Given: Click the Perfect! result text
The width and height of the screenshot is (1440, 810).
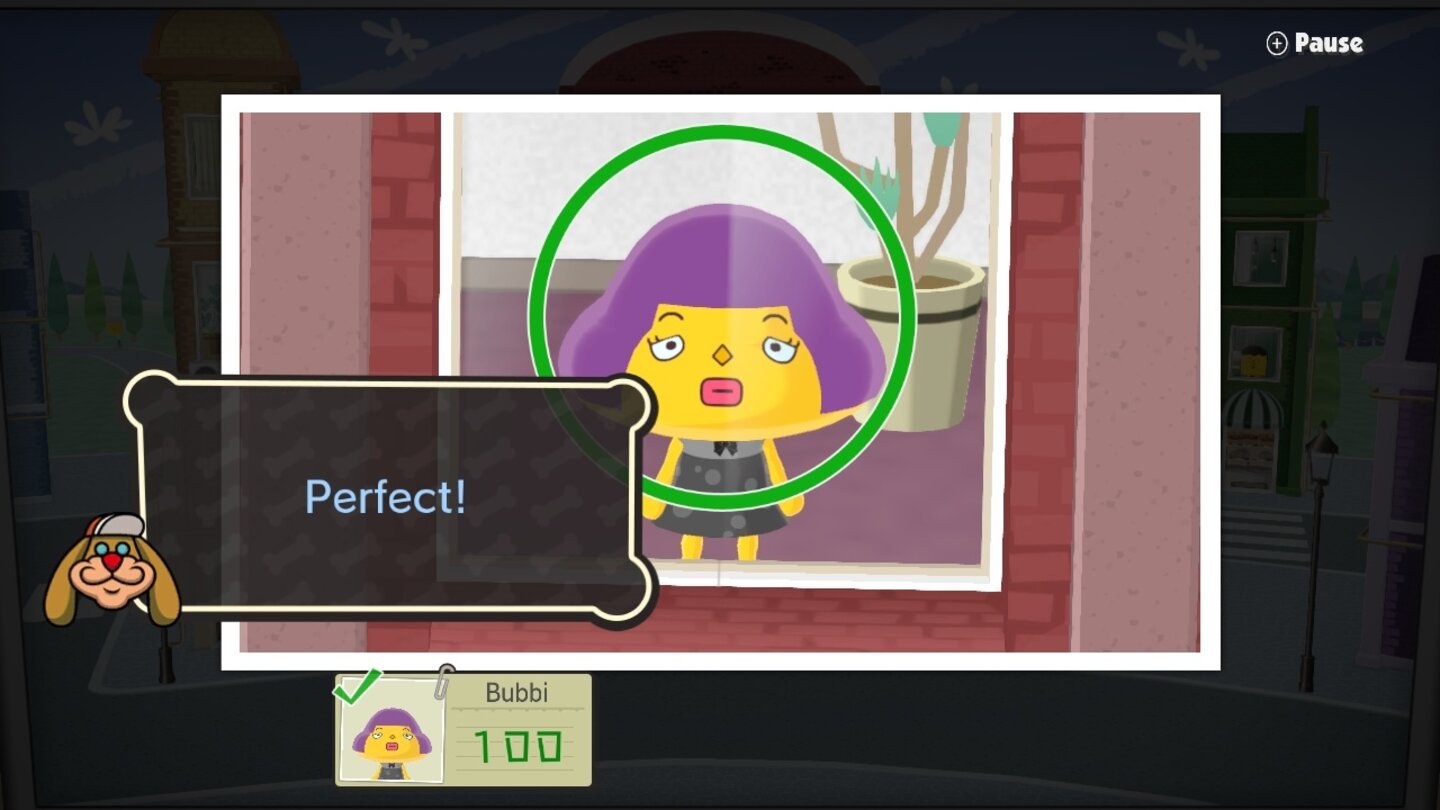Looking at the screenshot, I should click(x=385, y=495).
